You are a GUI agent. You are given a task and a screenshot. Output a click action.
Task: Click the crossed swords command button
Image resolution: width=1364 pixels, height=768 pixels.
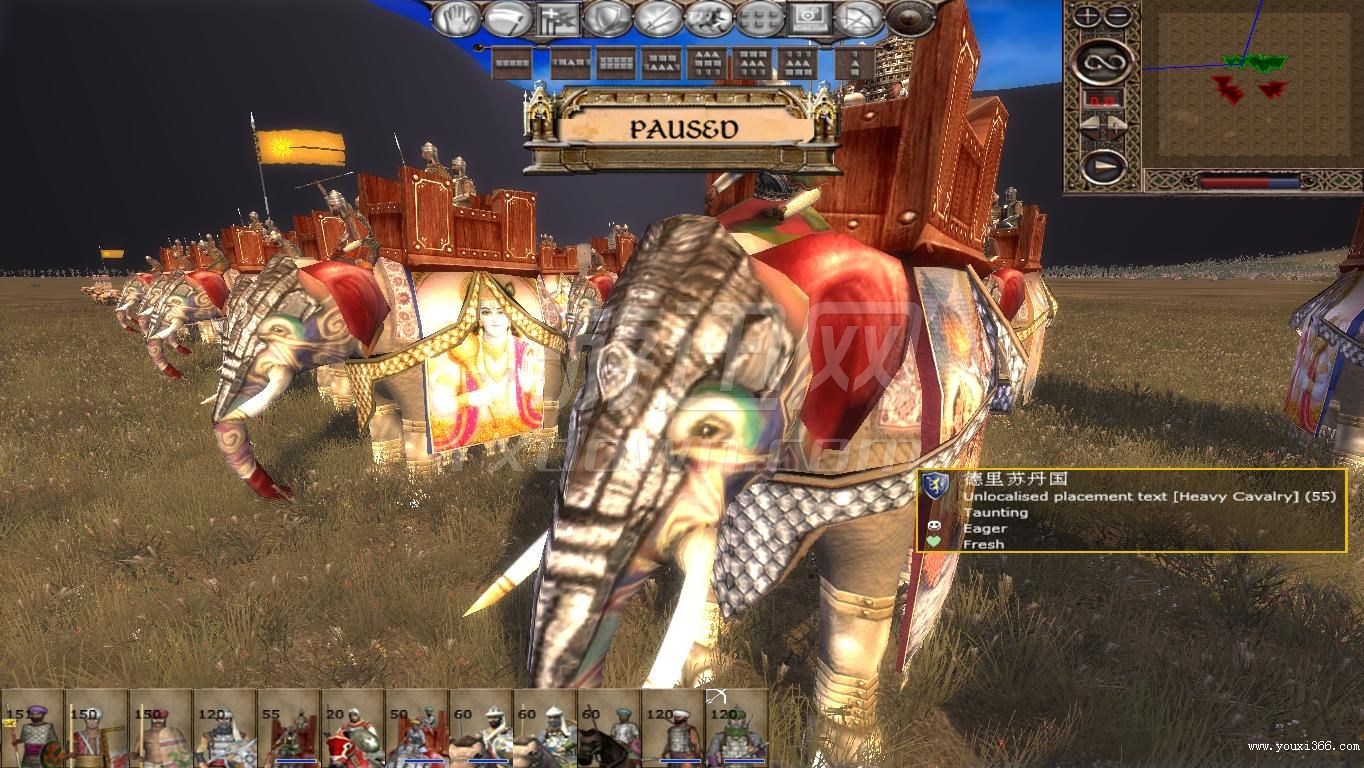[659, 18]
